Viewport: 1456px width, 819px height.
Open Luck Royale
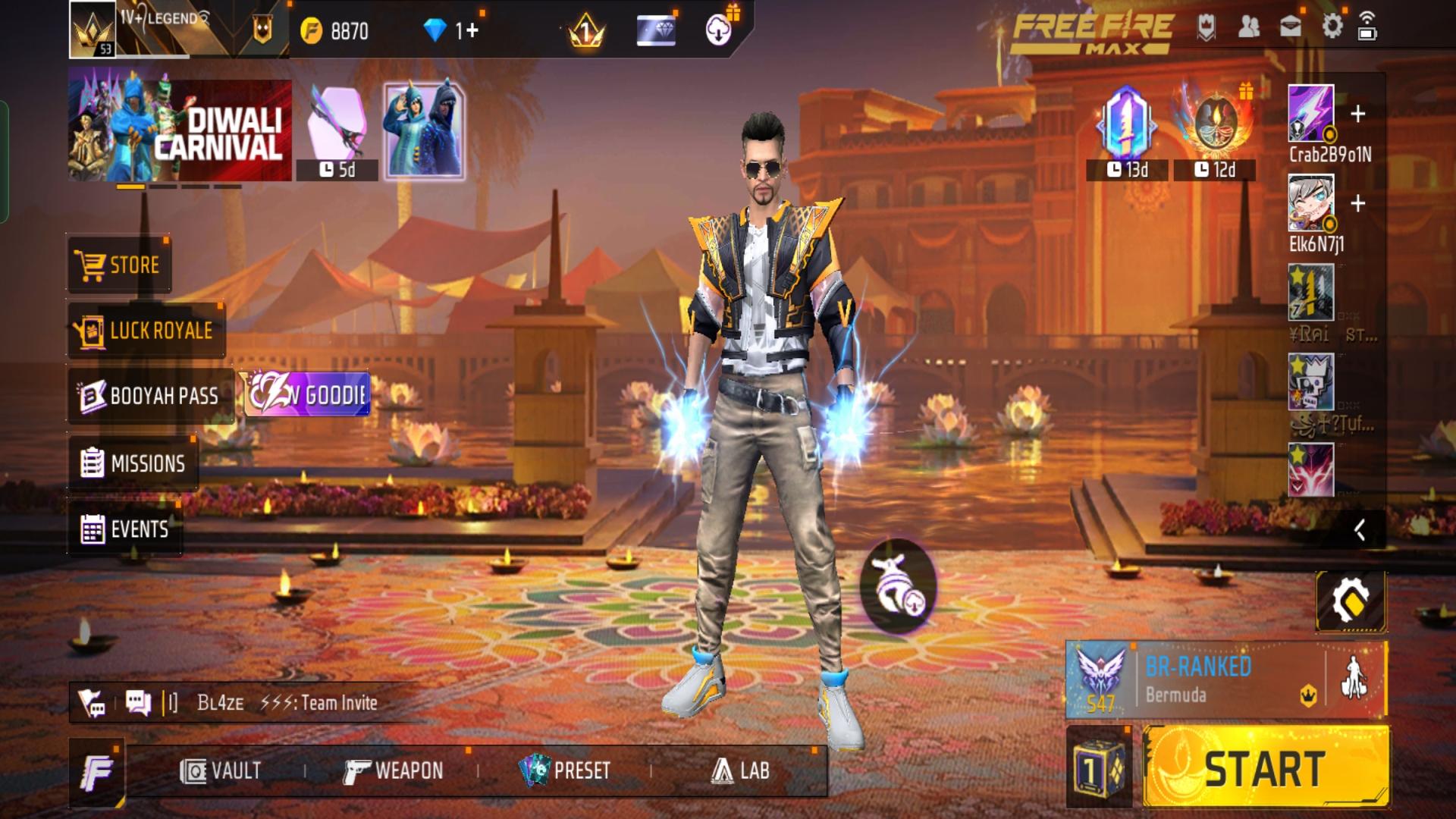(x=146, y=331)
